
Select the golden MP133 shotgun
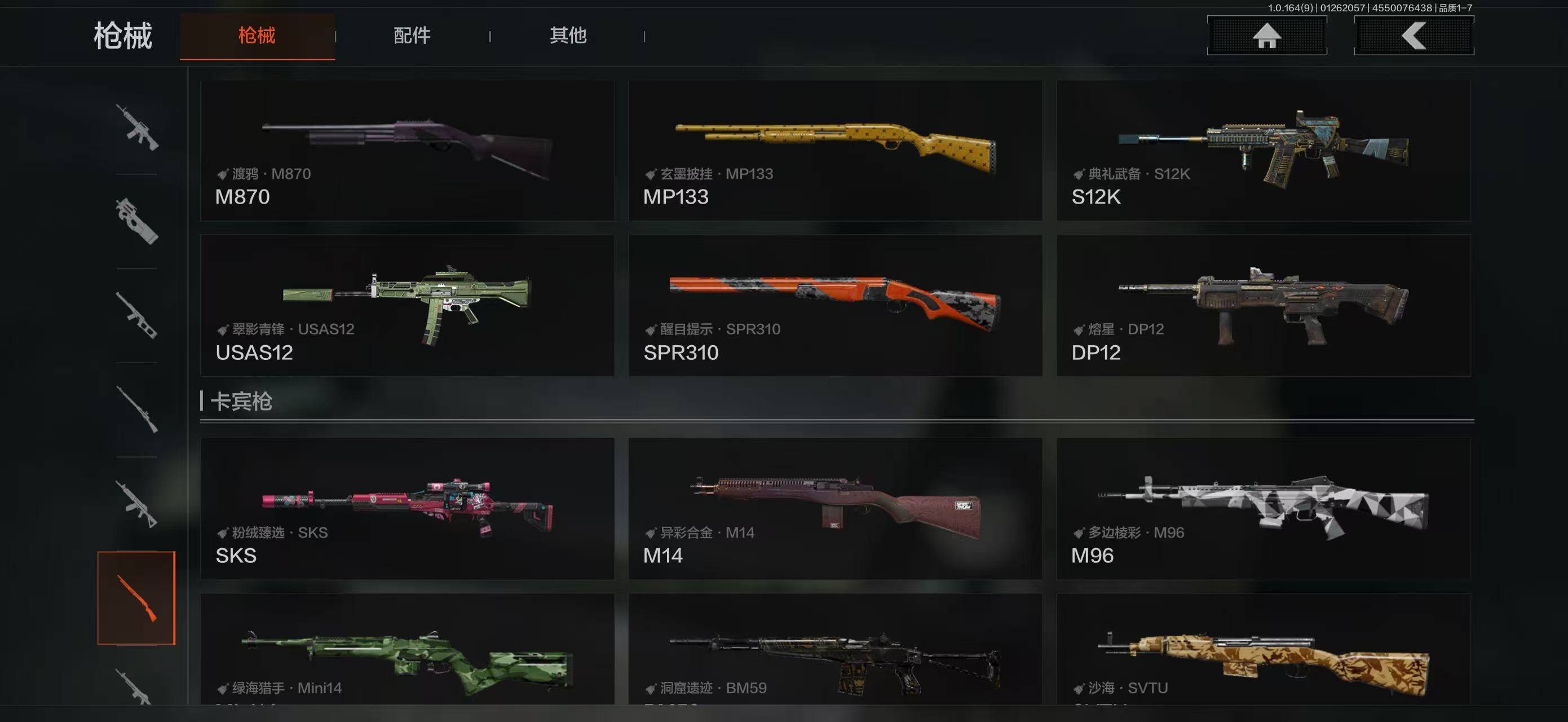[835, 151]
